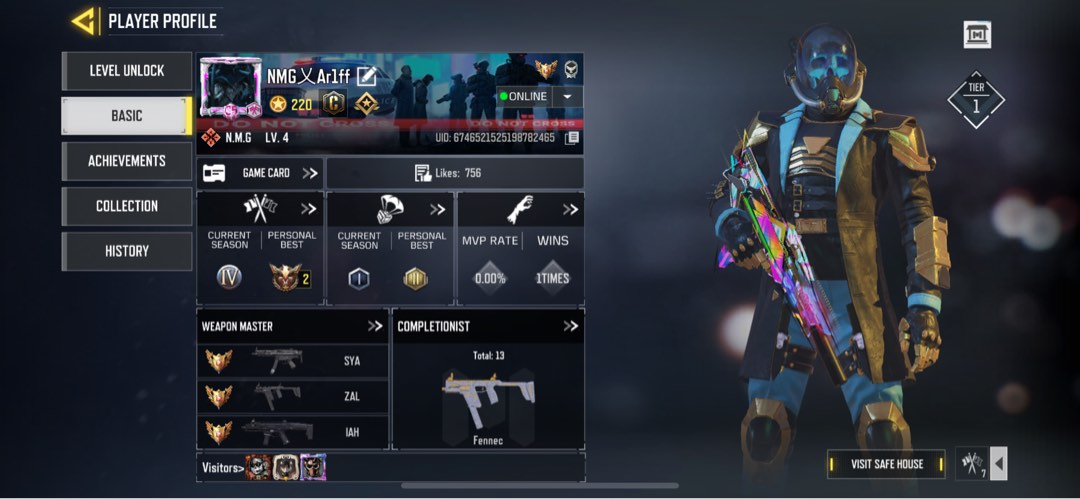Copy the player UID
Image resolution: width=1080 pixels, height=499 pixels.
click(572, 138)
